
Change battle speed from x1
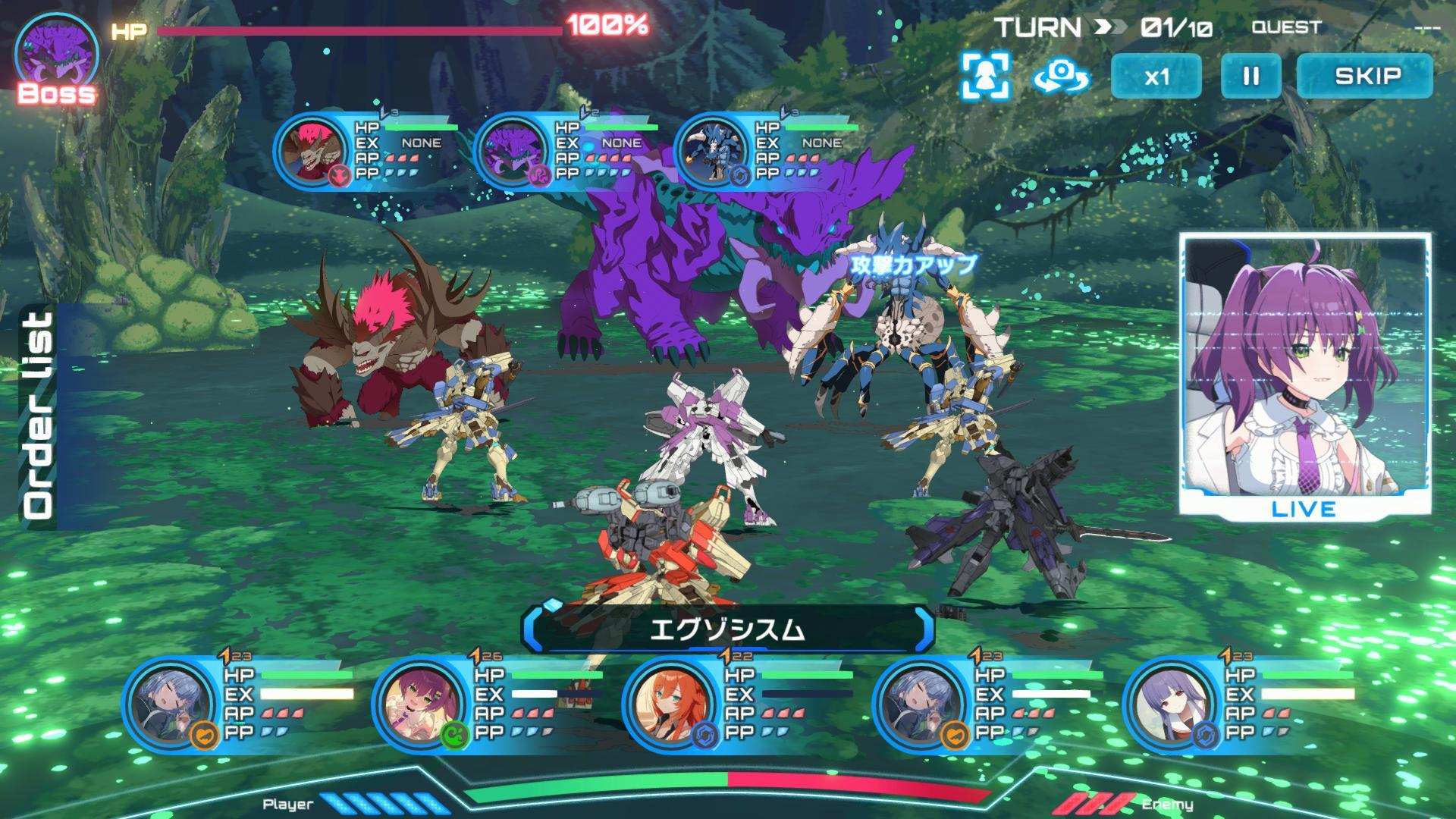pos(1156,76)
